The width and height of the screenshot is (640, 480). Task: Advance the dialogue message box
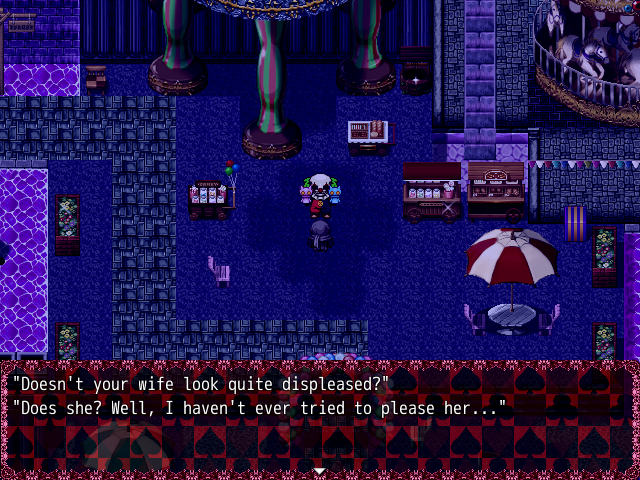click(319, 415)
